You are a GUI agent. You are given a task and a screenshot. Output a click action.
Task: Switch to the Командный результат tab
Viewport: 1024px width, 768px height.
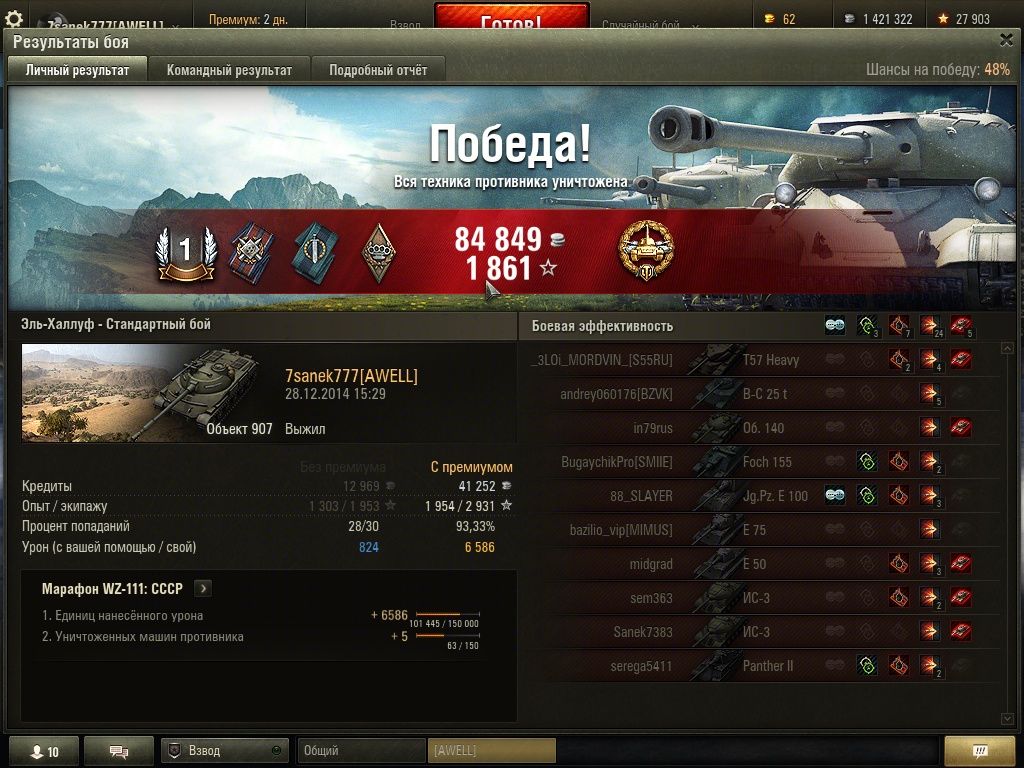click(229, 70)
